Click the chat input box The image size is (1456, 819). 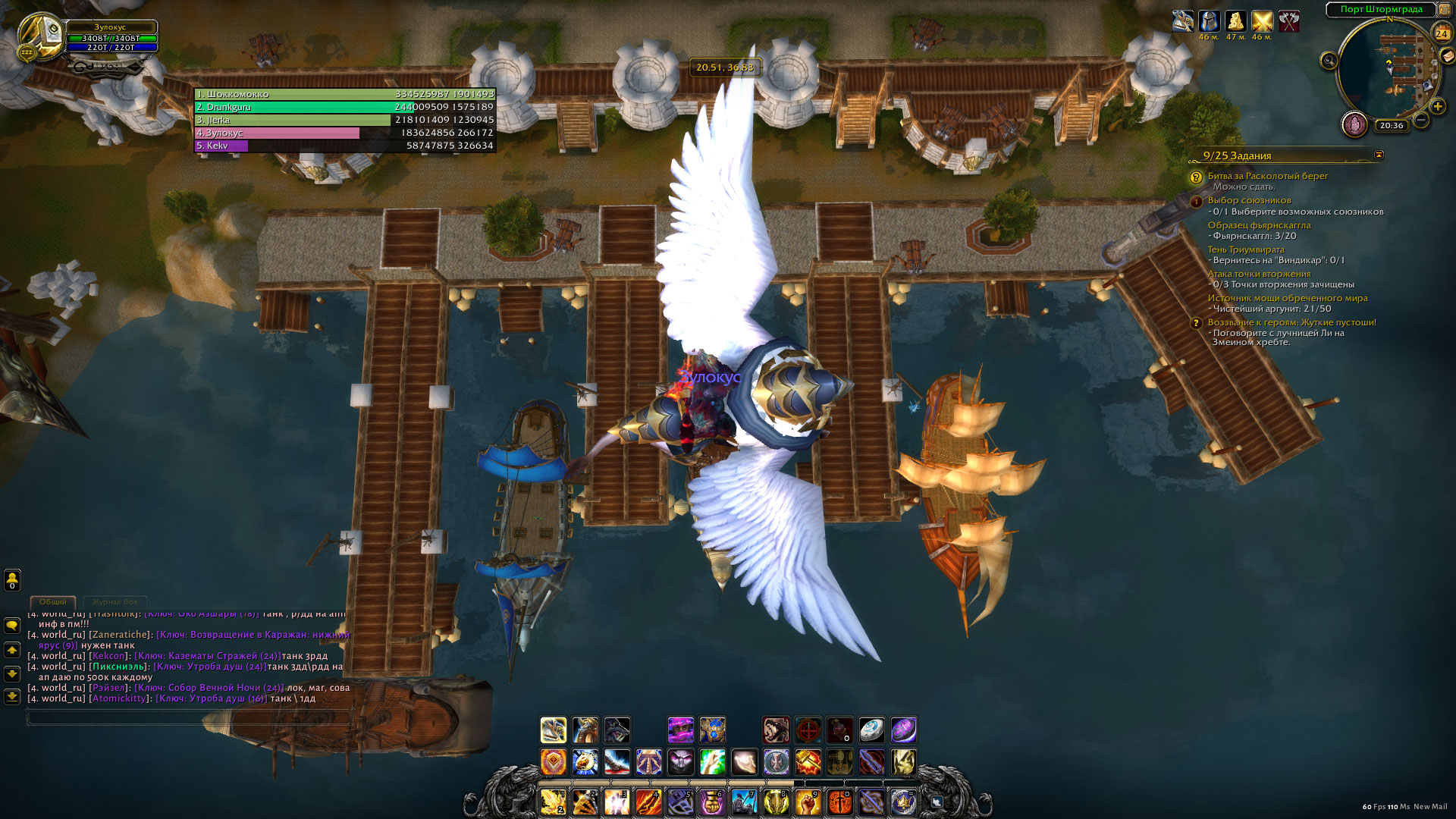point(190,717)
